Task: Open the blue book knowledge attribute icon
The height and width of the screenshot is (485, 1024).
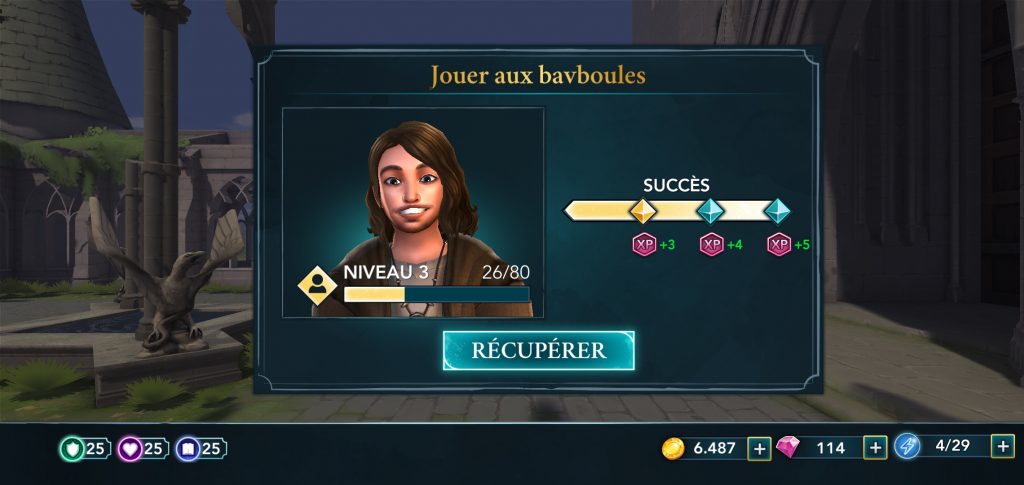Action: [x=187, y=449]
